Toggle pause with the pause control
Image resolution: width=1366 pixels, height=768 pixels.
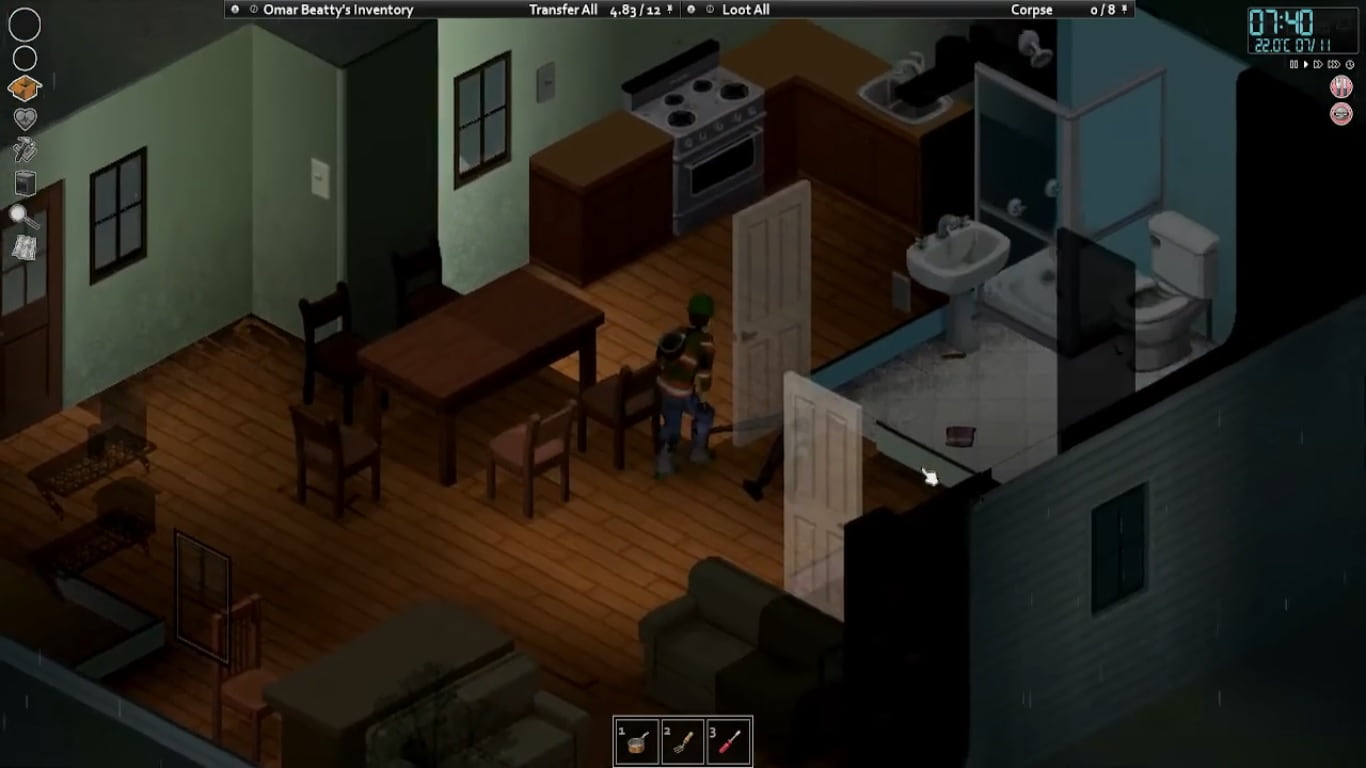1295,64
